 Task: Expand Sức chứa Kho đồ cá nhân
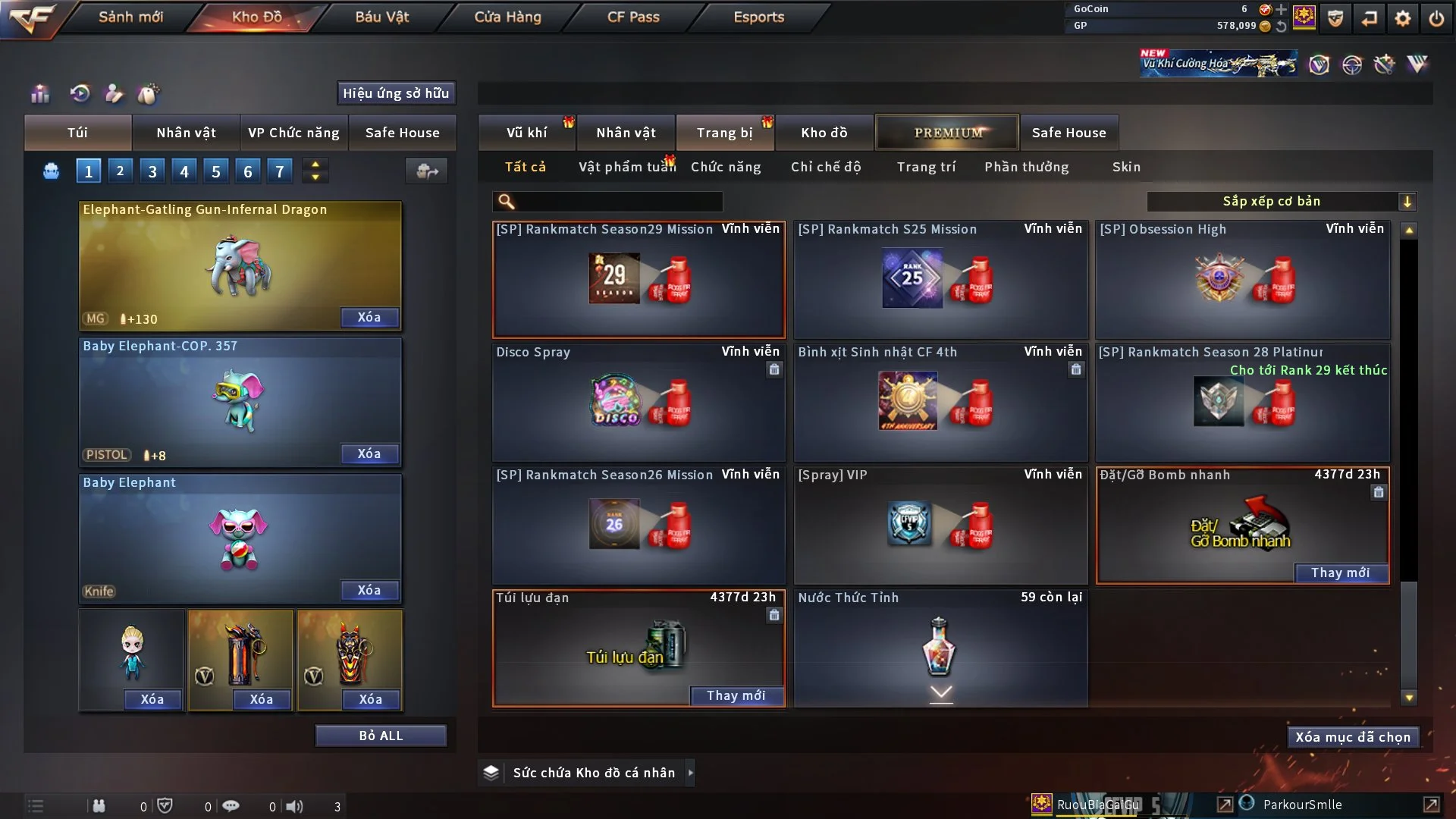coord(689,773)
